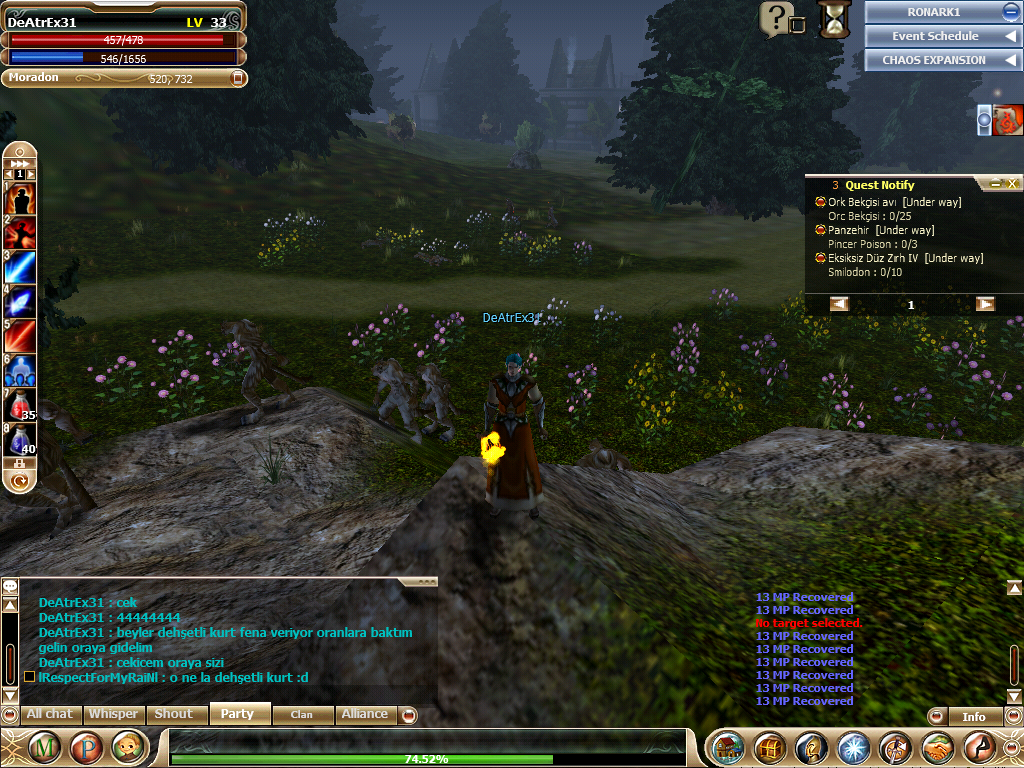Screen dimensions: 1024x768
Task: Open the Clan chat tab
Action: pyautogui.click(x=301, y=714)
